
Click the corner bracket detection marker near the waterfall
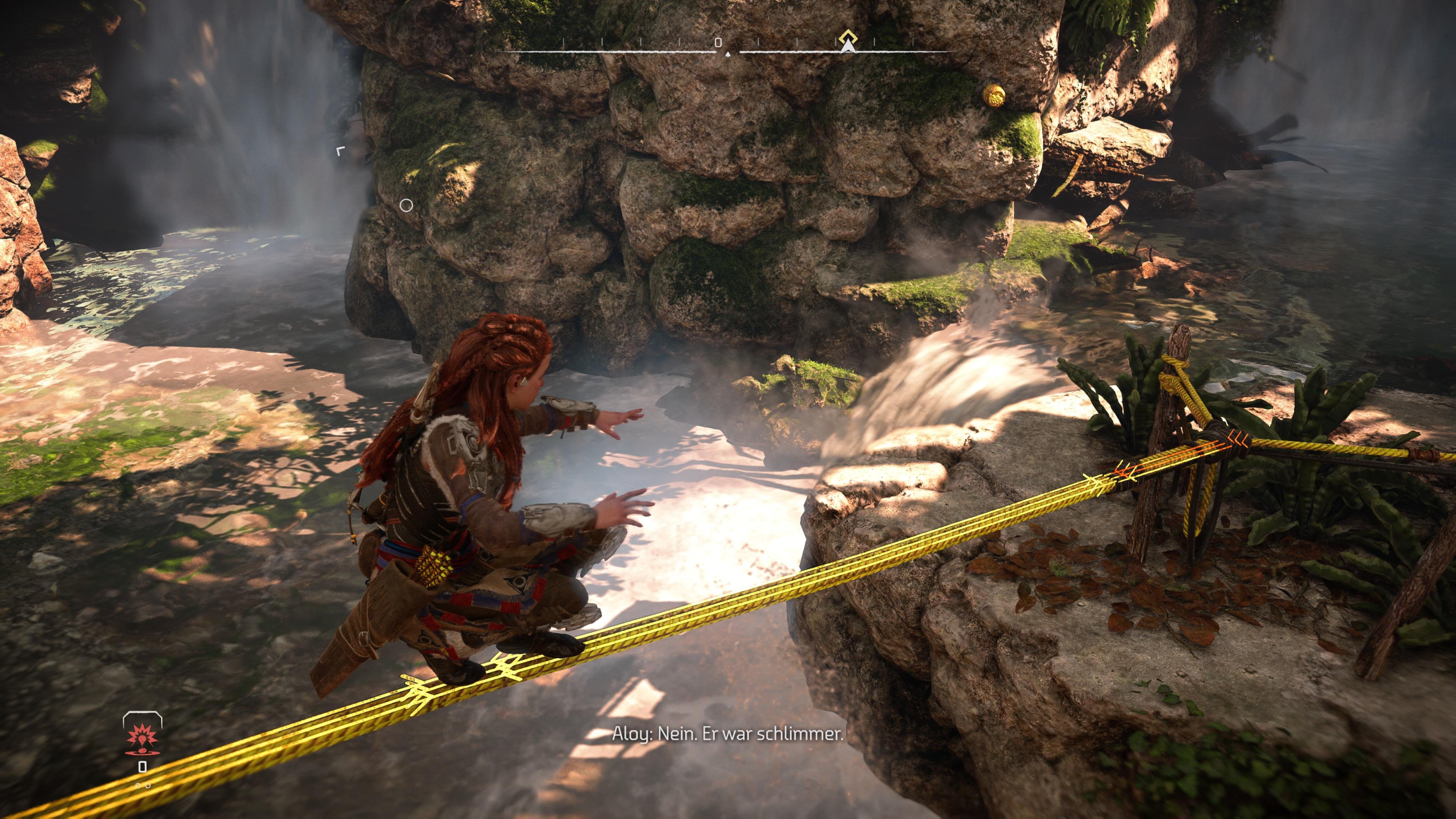(340, 152)
